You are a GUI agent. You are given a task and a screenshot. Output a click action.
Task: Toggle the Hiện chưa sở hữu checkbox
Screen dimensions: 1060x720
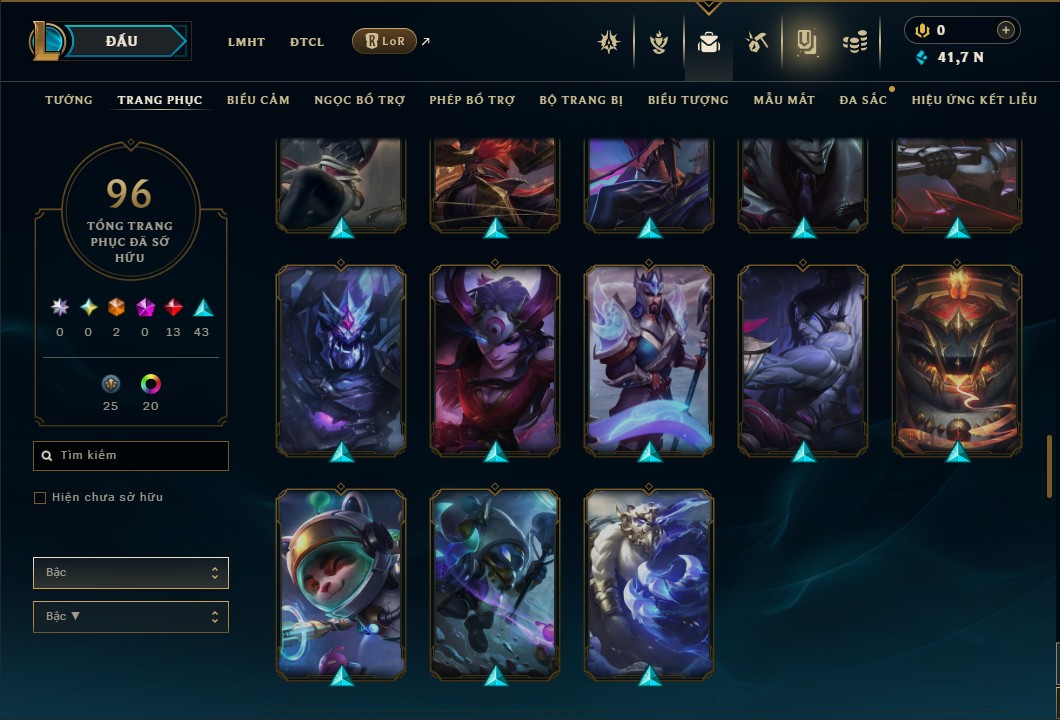(40, 498)
